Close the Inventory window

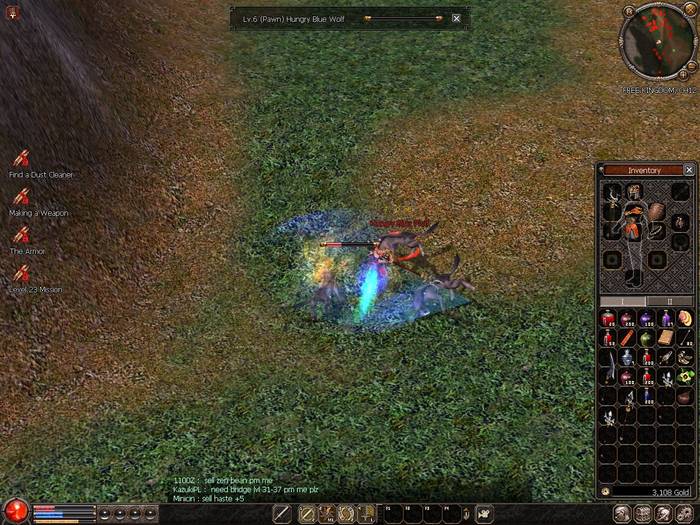click(x=689, y=170)
